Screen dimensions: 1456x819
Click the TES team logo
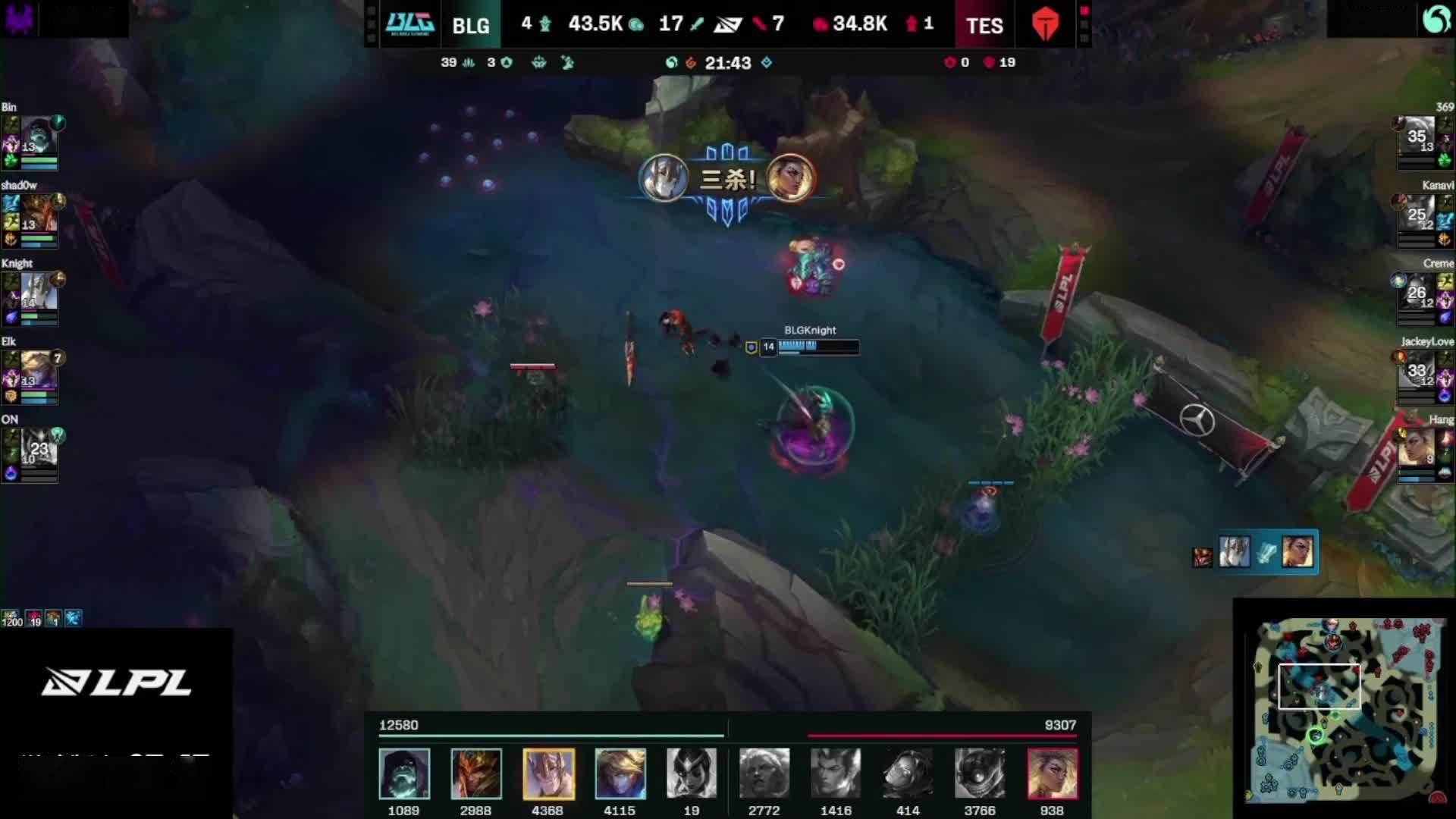[x=1046, y=24]
